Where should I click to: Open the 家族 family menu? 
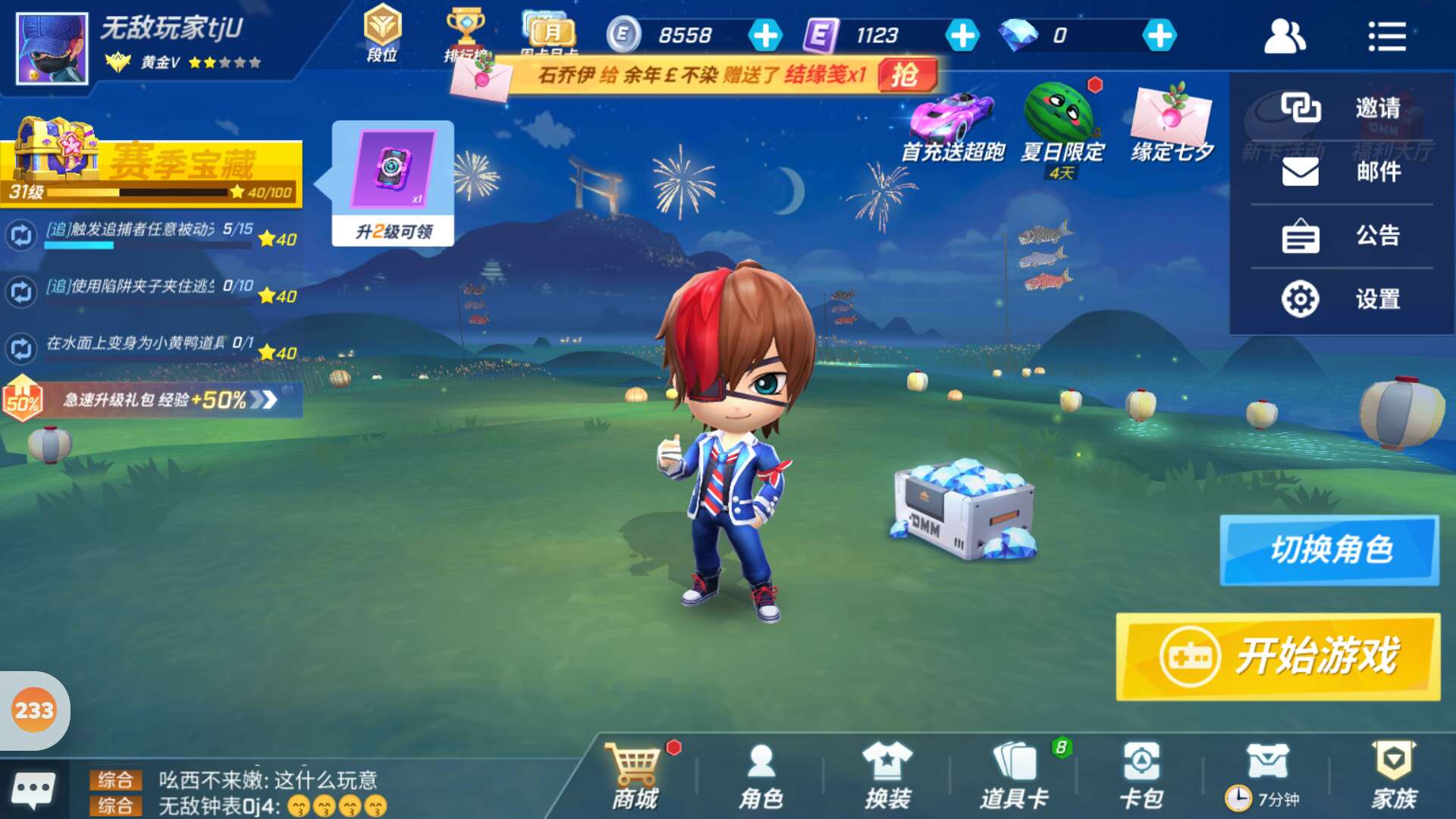[x=1394, y=777]
